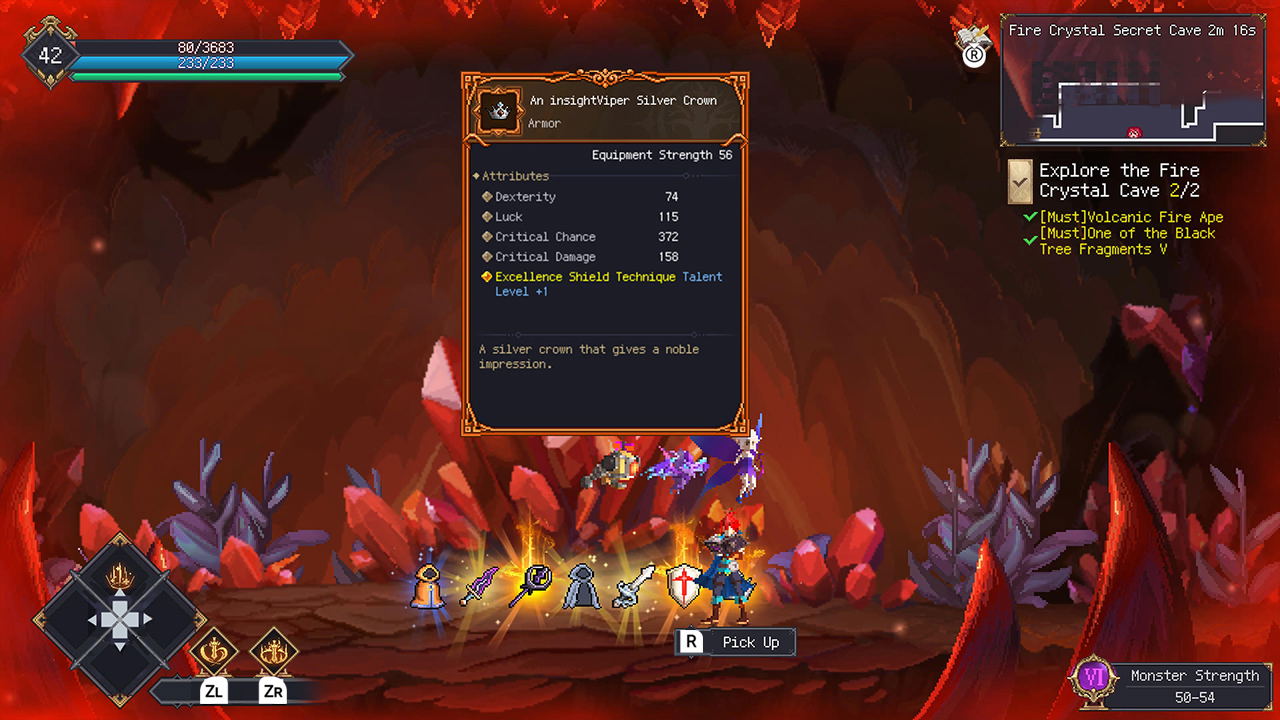The height and width of the screenshot is (720, 1280).
Task: Click the purple staff loot item
Action: 531,585
